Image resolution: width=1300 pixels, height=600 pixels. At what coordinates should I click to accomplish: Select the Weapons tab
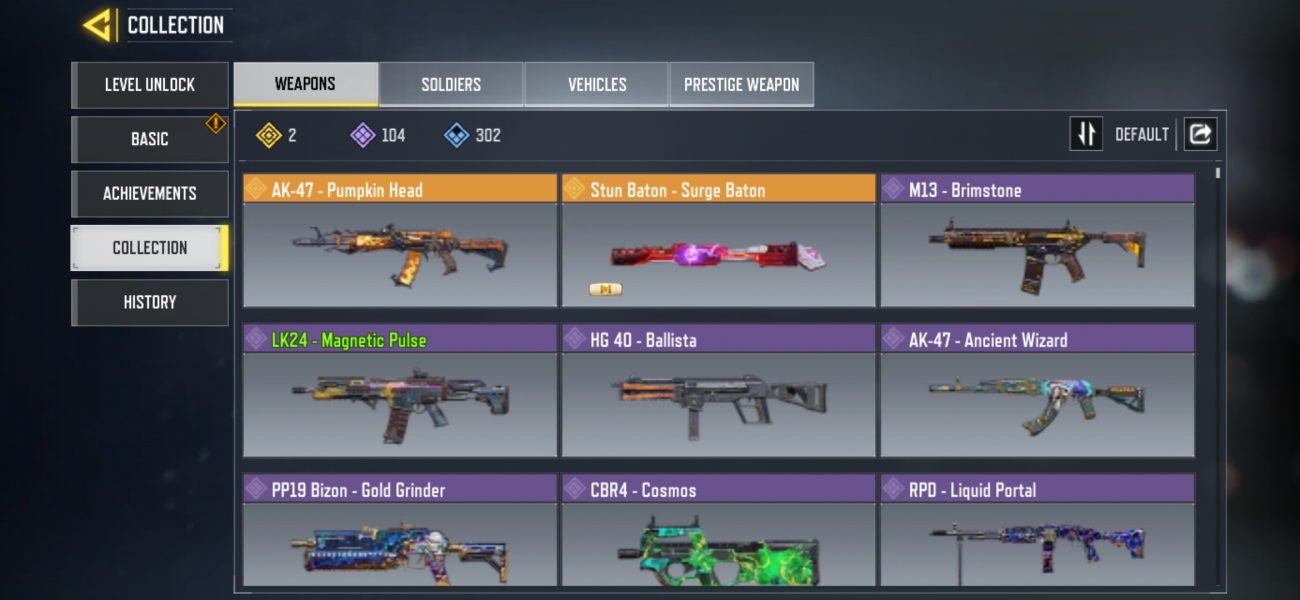coord(305,85)
